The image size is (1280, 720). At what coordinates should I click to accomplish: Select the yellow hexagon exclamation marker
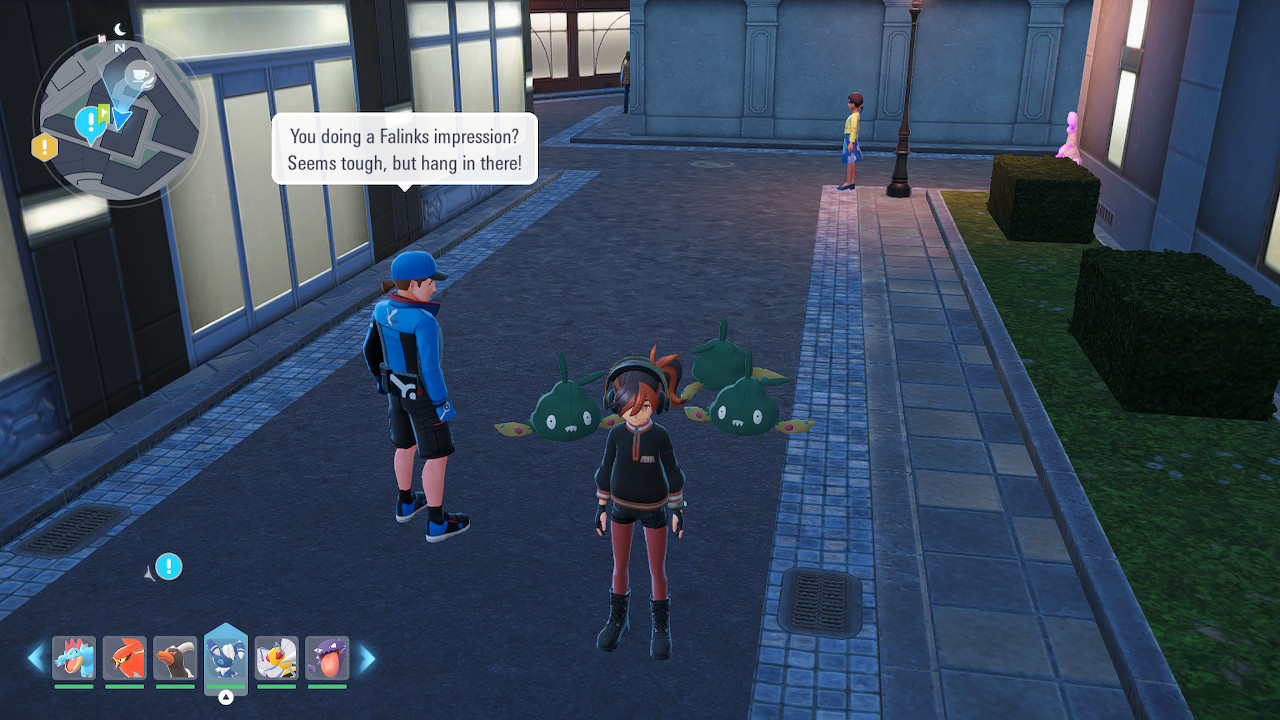45,148
